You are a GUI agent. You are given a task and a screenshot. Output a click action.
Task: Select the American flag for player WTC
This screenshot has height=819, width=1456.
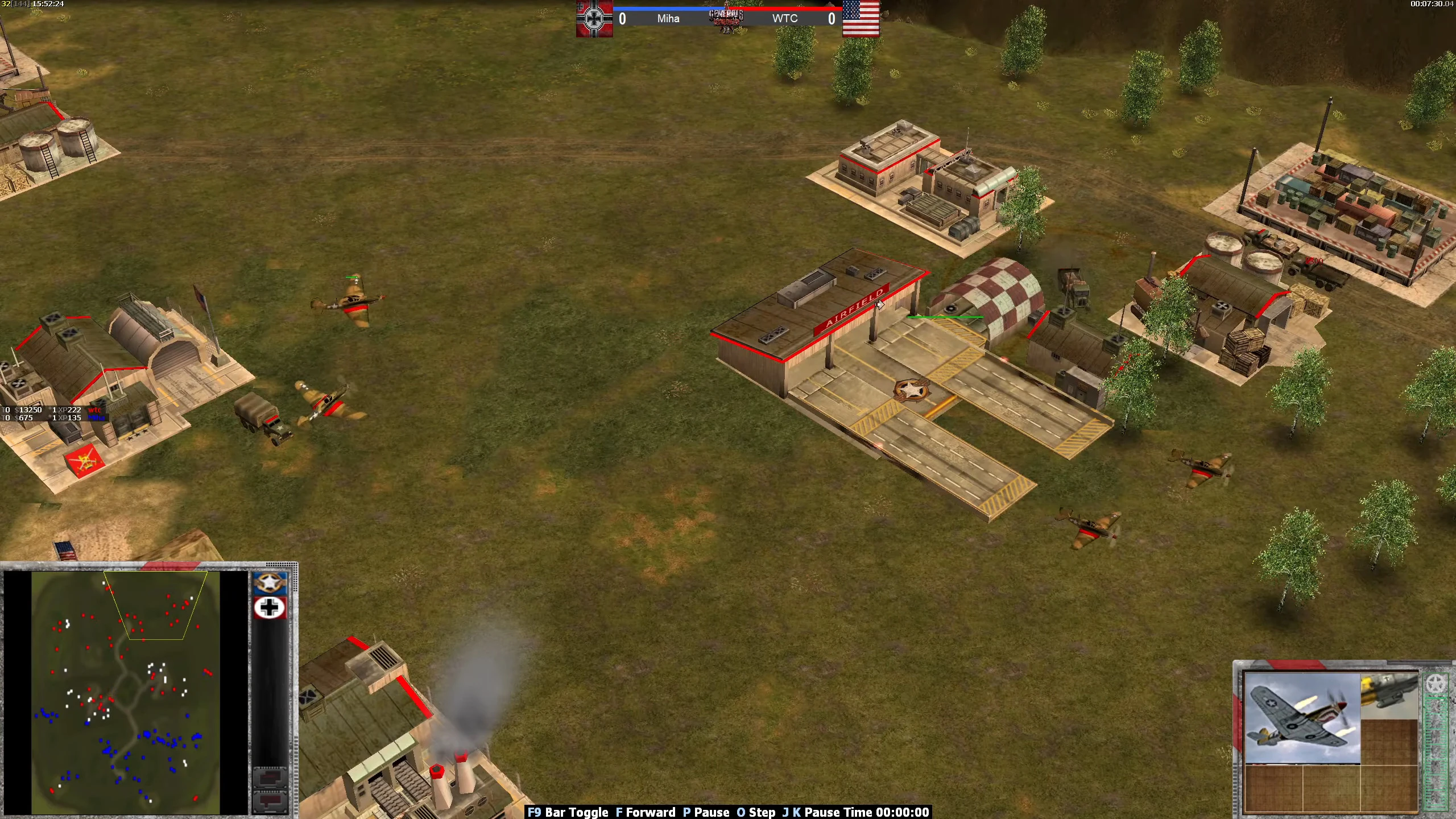pos(861,18)
